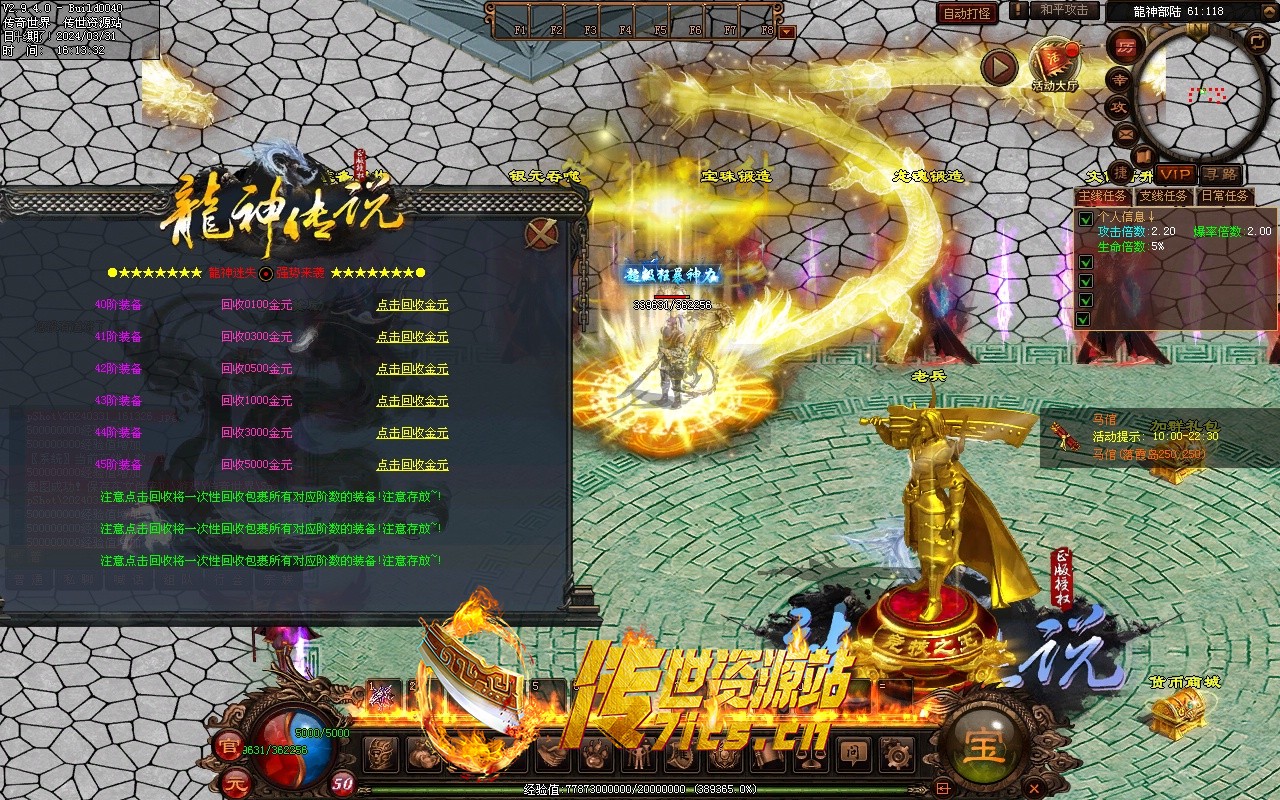Switch the 和平攻击 attack mode
The height and width of the screenshot is (800, 1280).
[1063, 10]
